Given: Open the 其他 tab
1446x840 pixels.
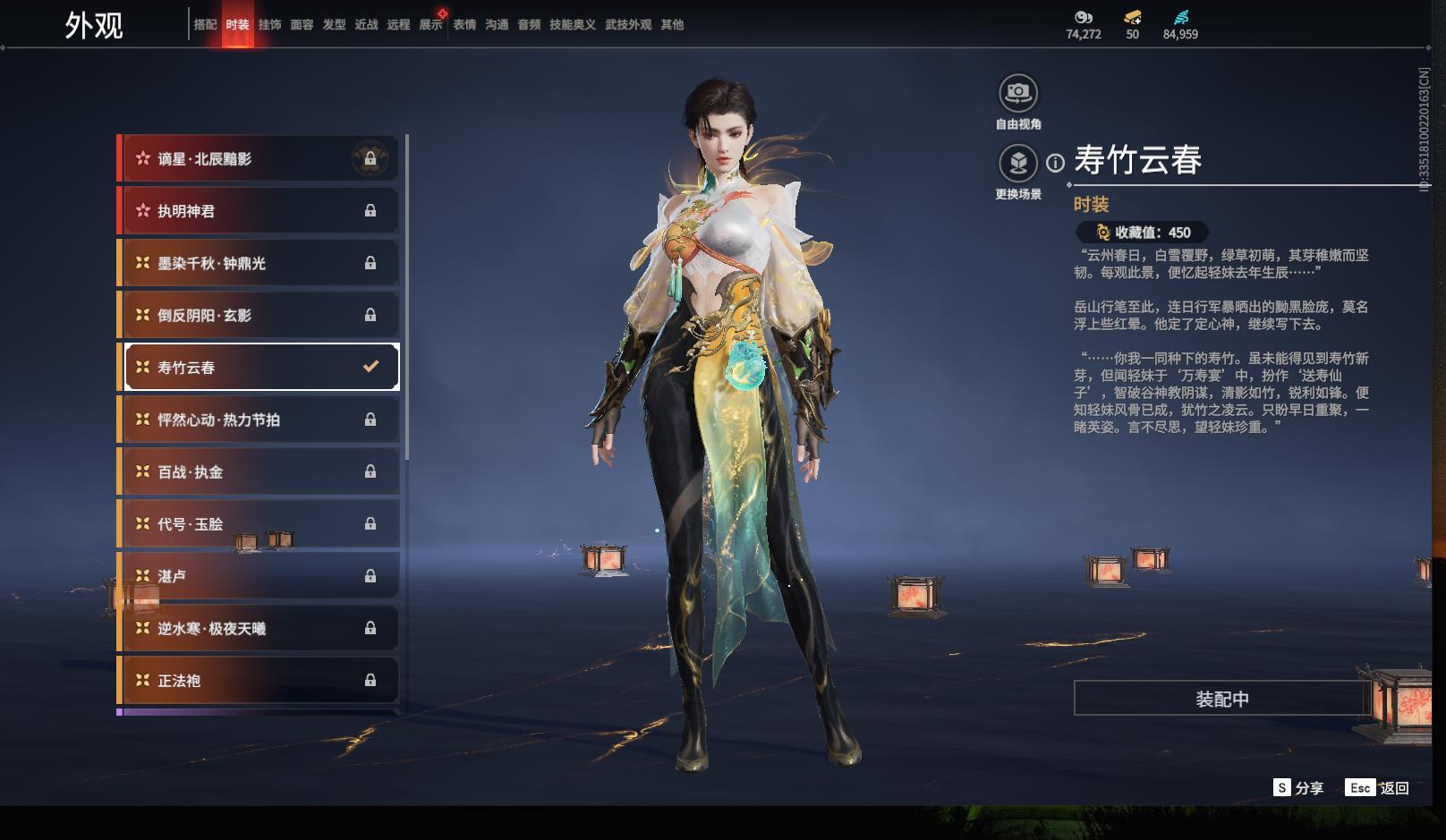Looking at the screenshot, I should (672, 25).
